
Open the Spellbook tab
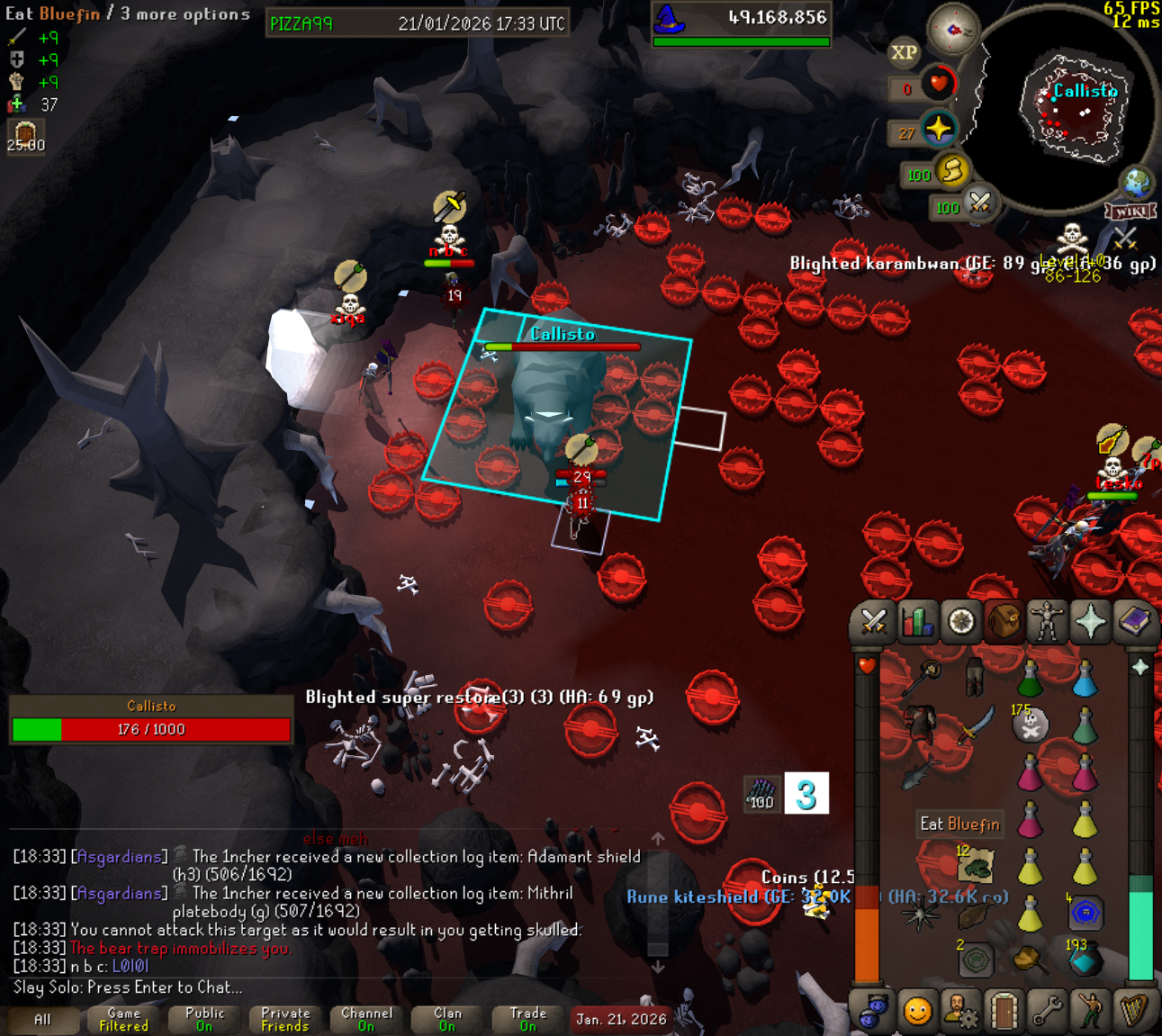click(x=1134, y=622)
